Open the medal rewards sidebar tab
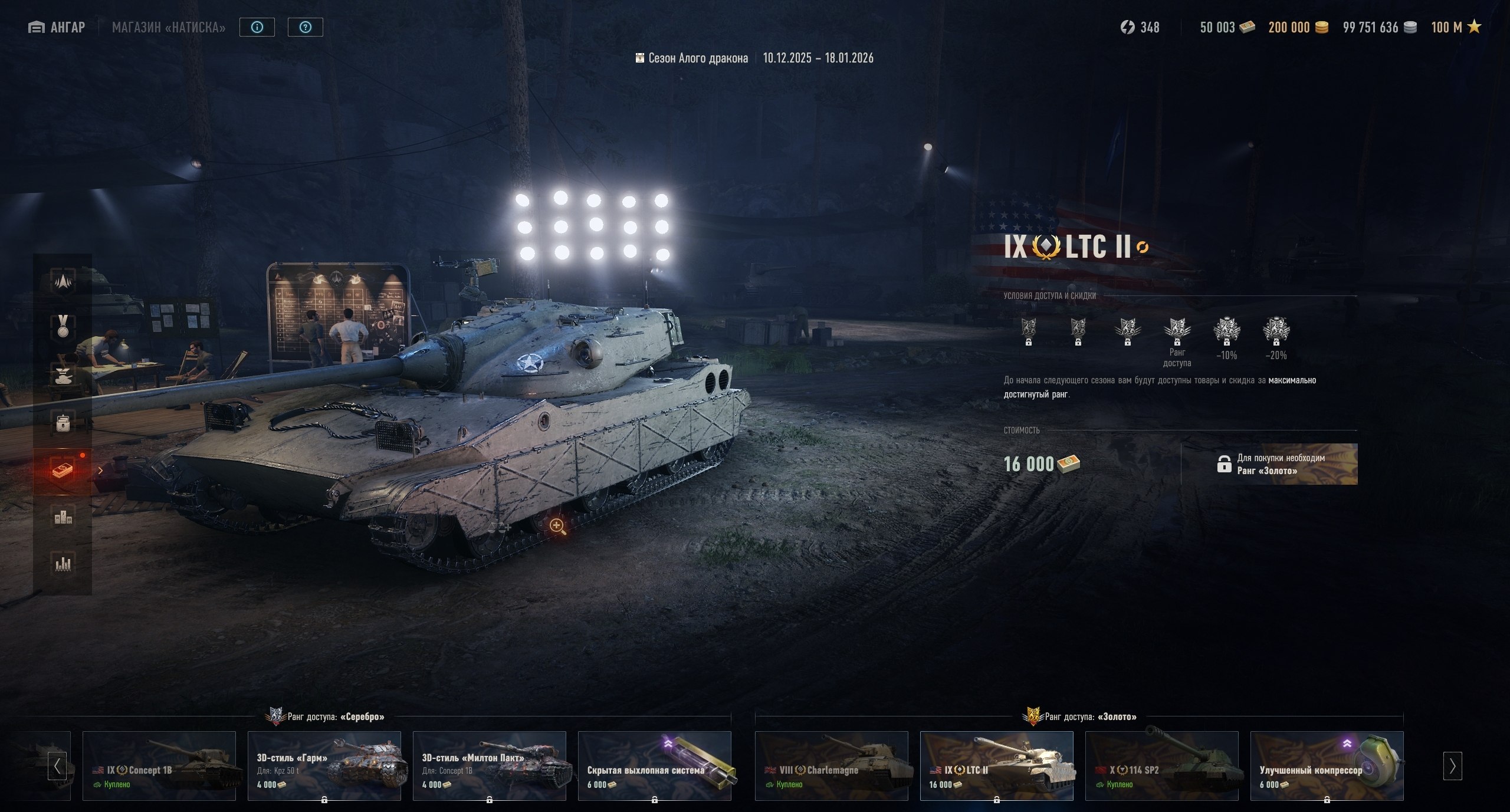This screenshot has width=1510, height=812. point(63,327)
